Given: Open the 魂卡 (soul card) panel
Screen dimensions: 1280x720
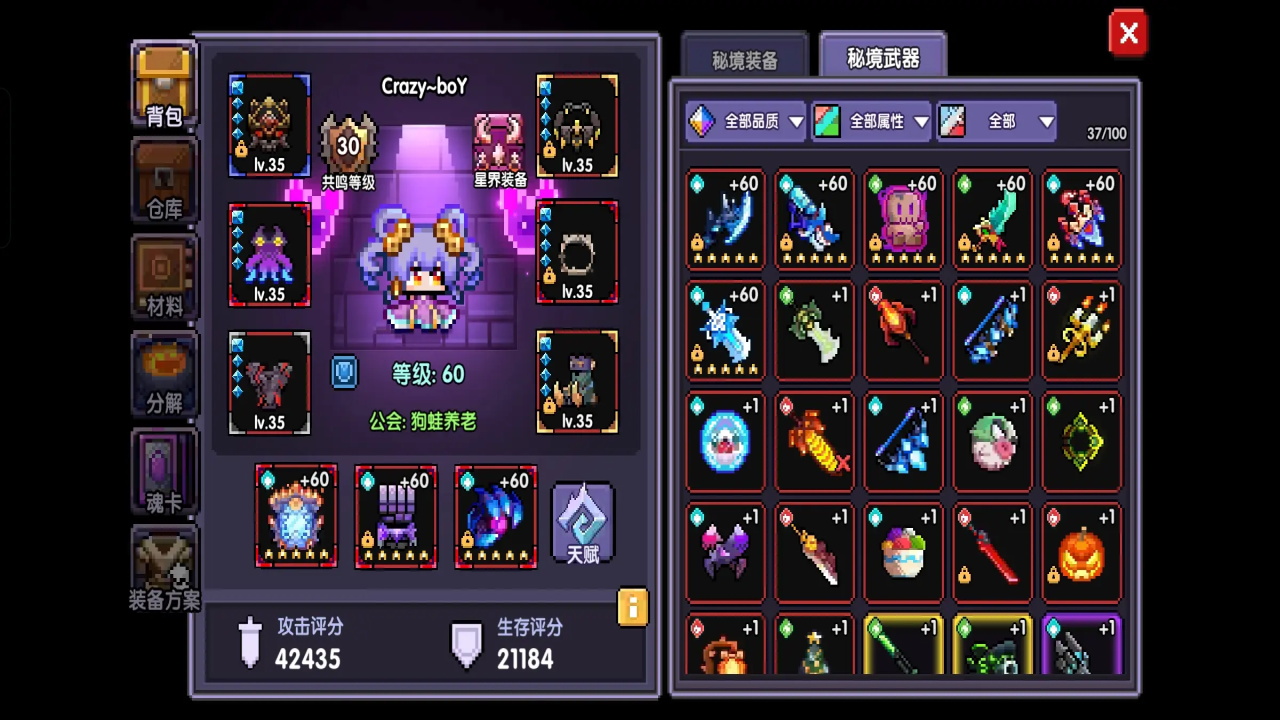Looking at the screenshot, I should point(164,470).
